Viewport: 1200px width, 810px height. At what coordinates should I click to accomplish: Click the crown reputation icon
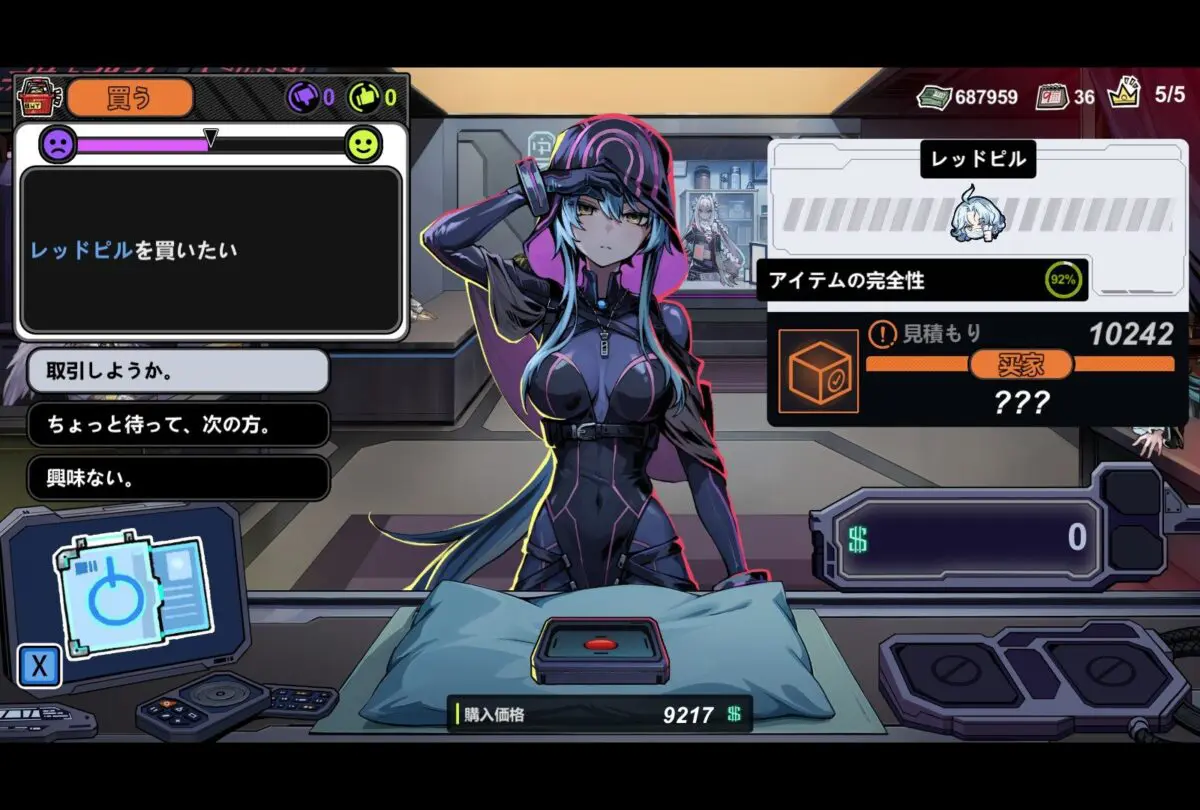click(1124, 95)
